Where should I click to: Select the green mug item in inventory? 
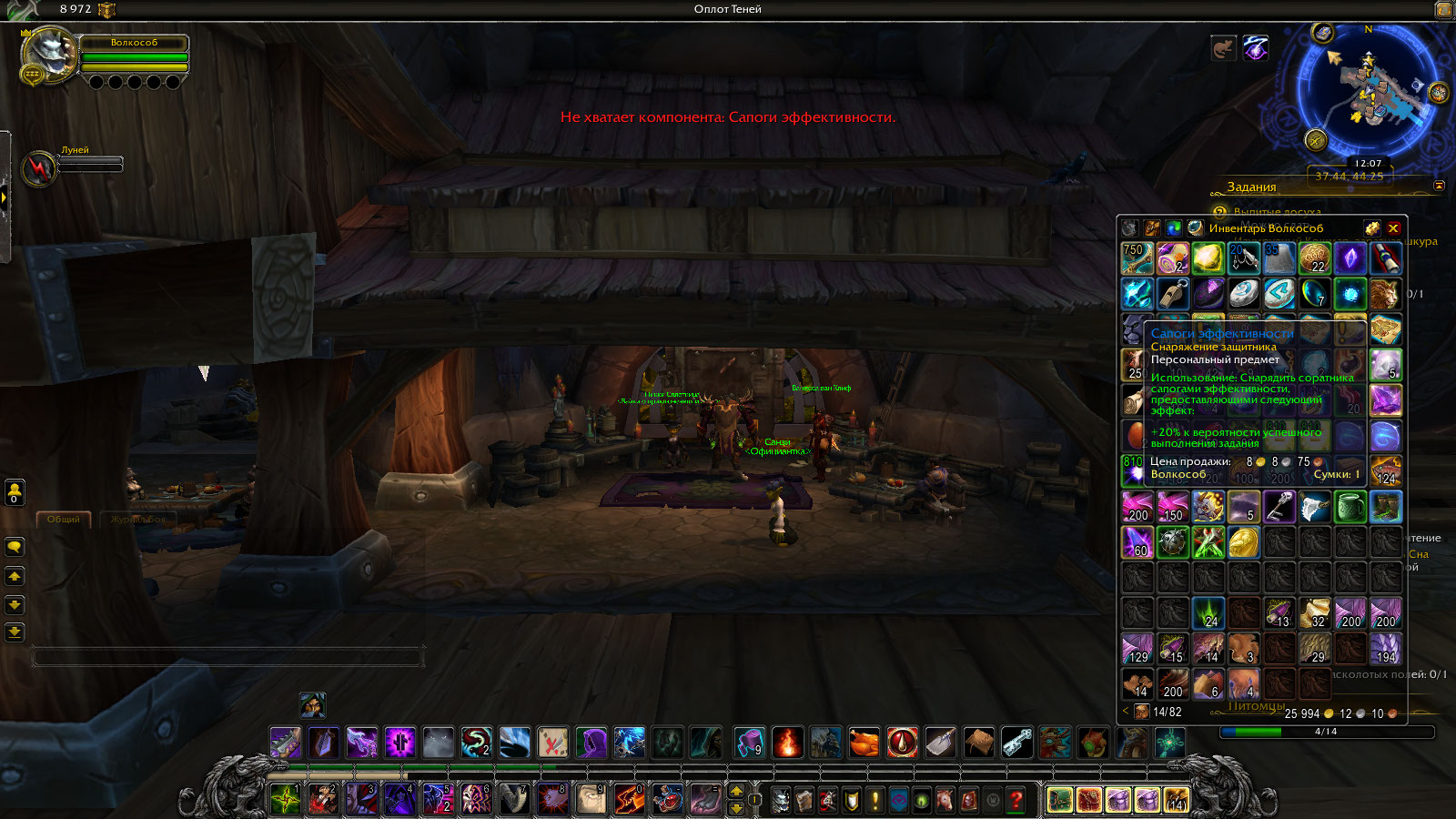[1350, 507]
